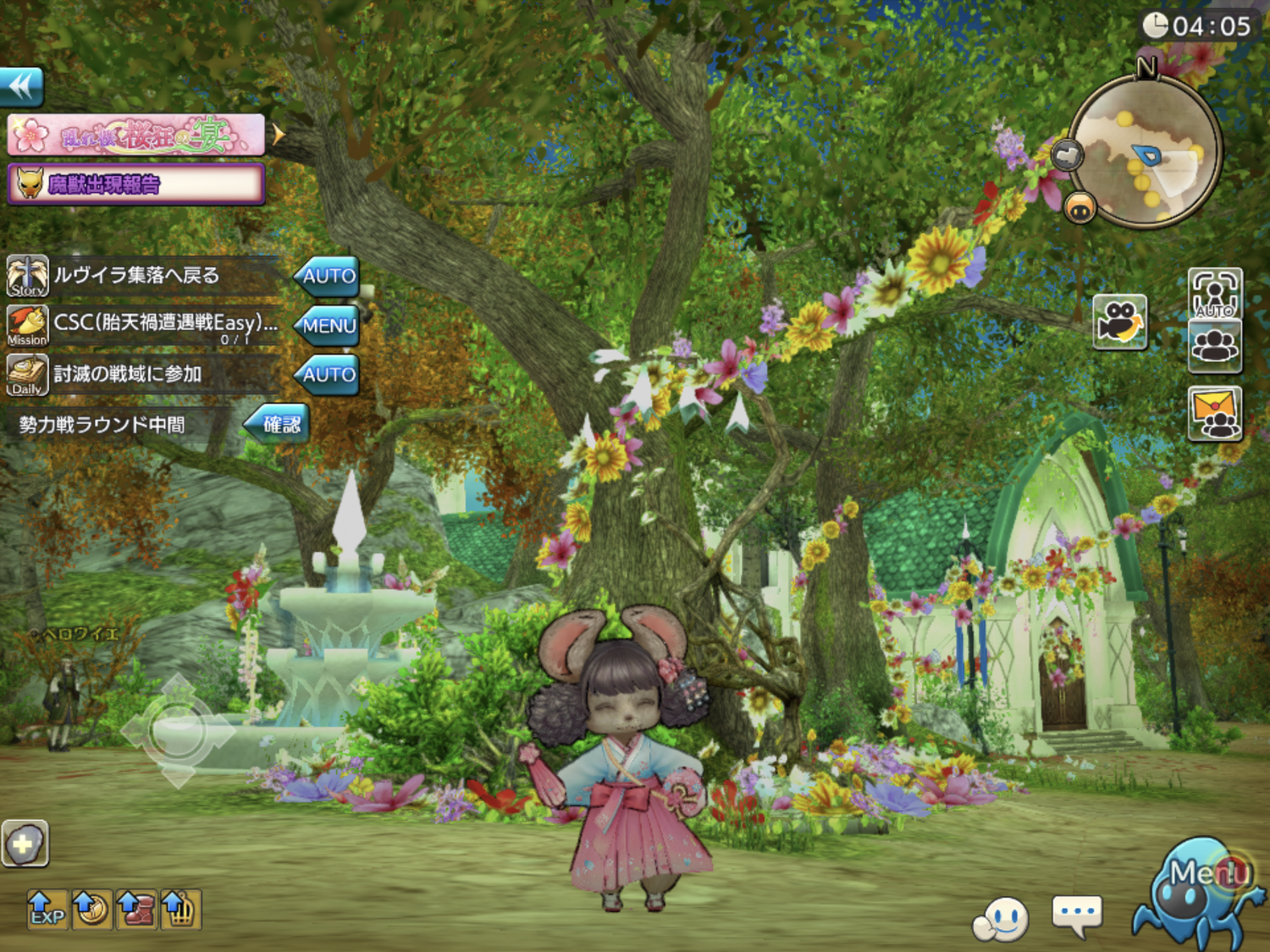This screenshot has width=1270, height=952.
Task: Open the chat speech bubble
Action: tap(1076, 916)
